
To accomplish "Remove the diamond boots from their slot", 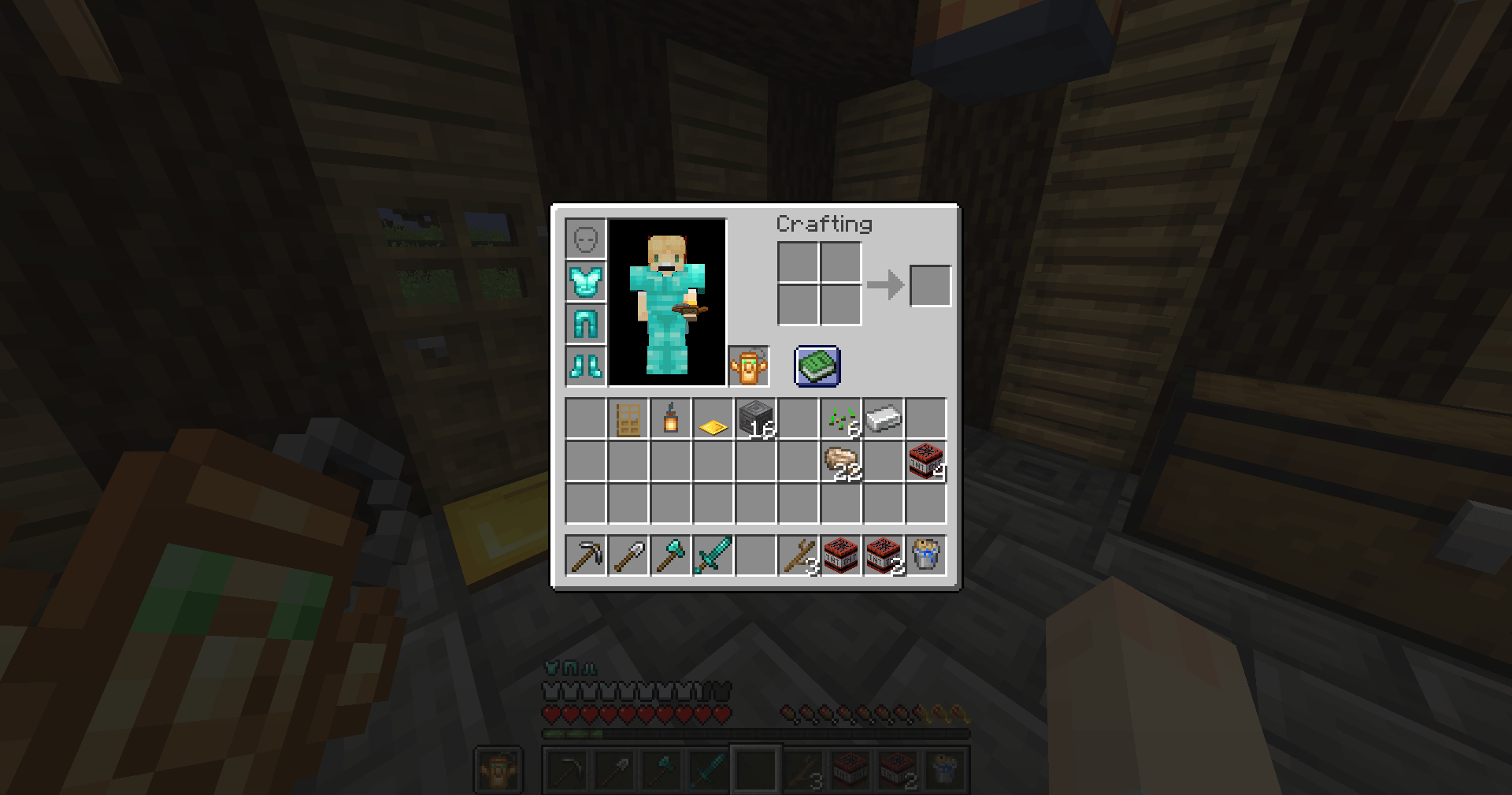I will (585, 366).
